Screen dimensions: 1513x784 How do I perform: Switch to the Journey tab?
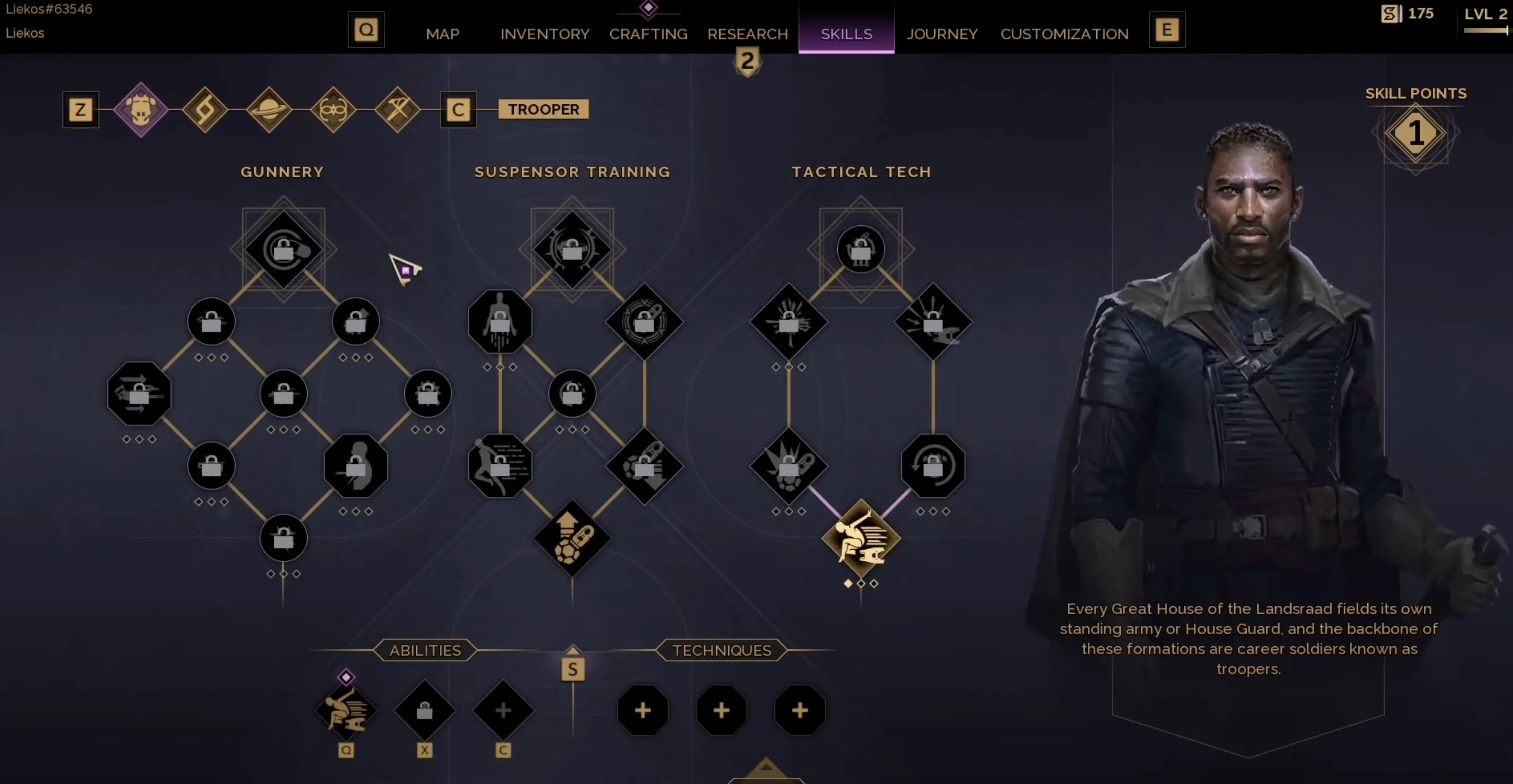tap(942, 34)
